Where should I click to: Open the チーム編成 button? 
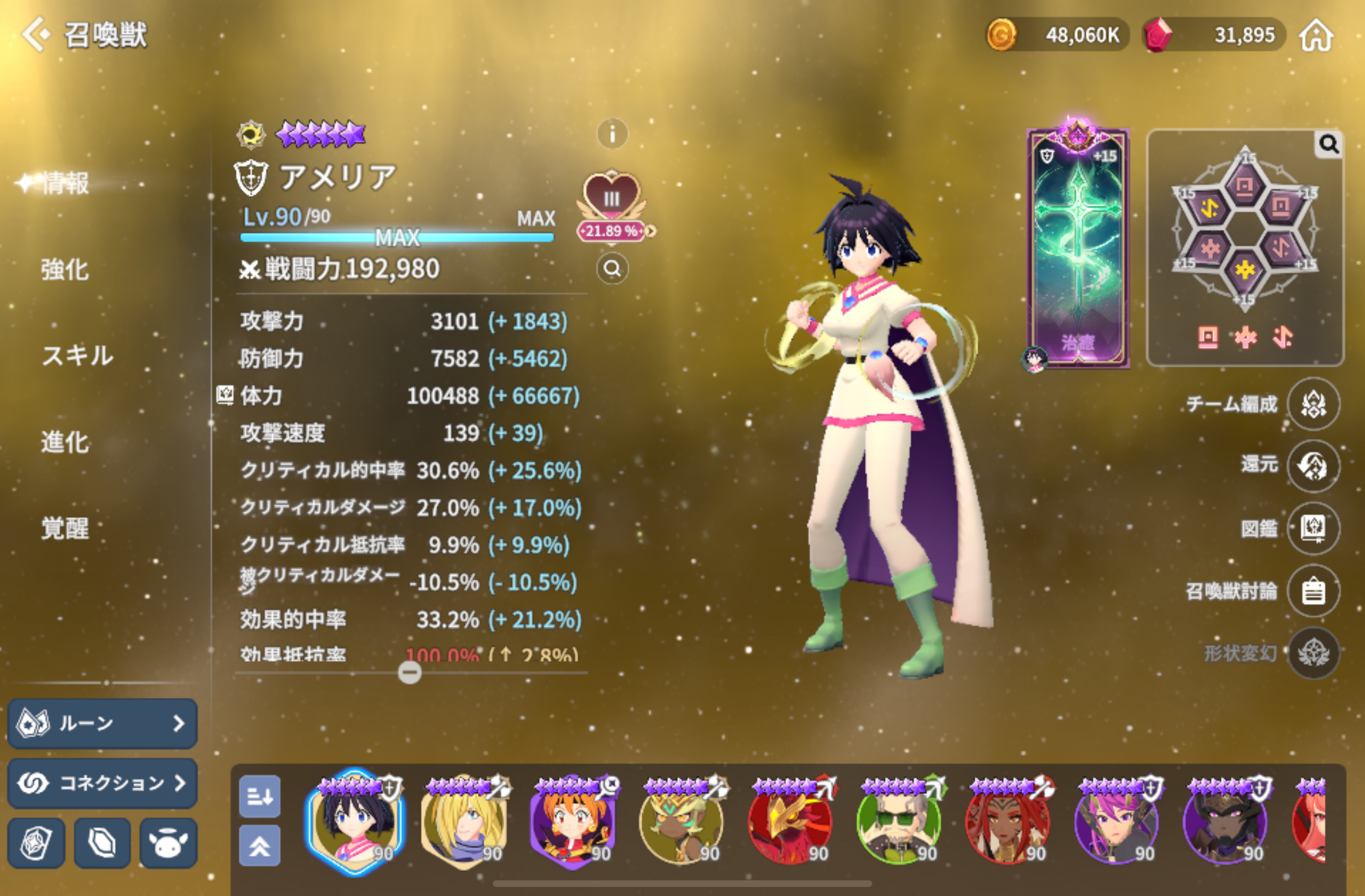pos(1313,403)
